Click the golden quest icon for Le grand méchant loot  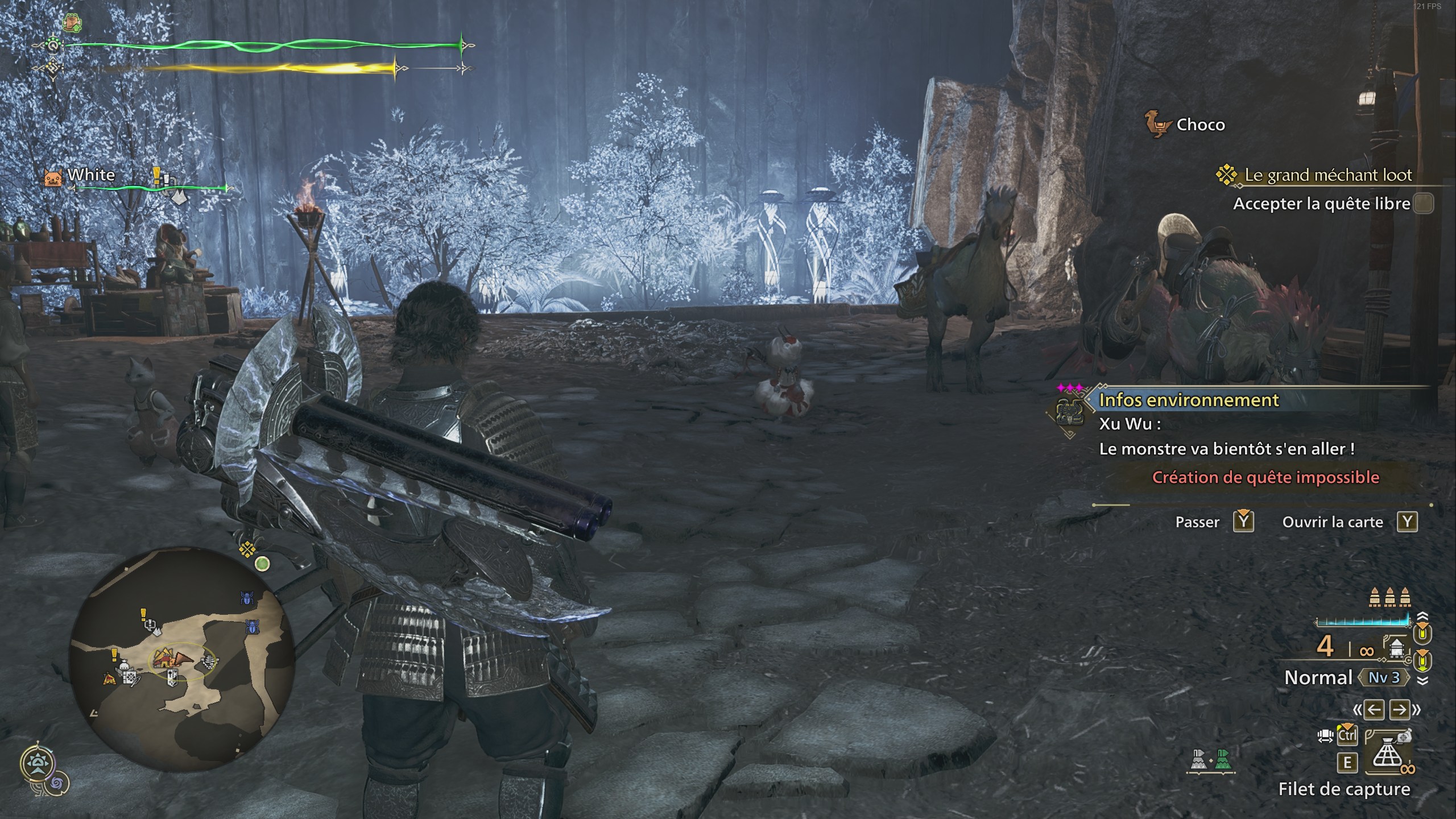tap(1228, 176)
